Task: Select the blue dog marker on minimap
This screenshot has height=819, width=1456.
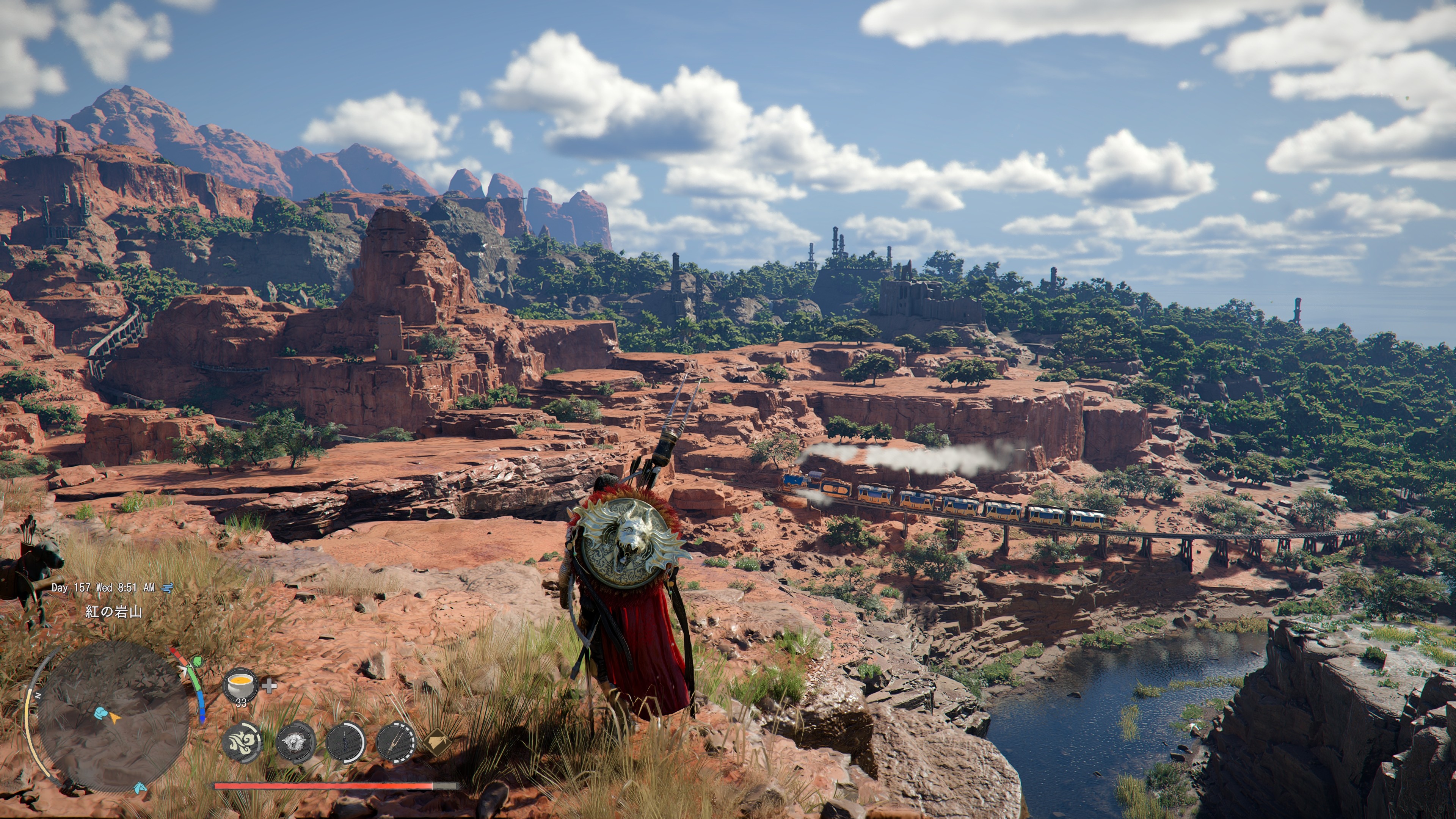Action: tap(101, 713)
